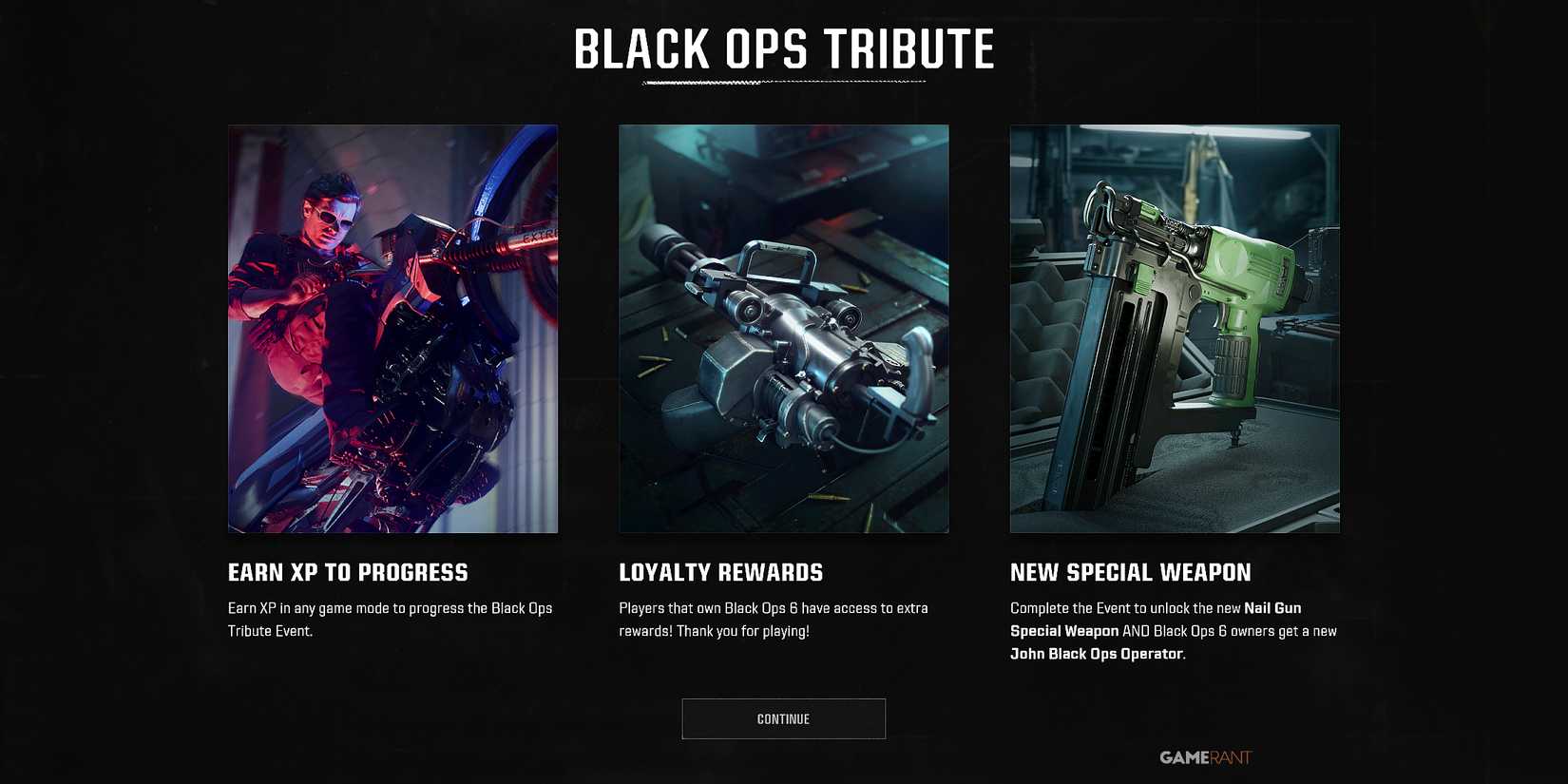Click the GAMERANT watermark logo
Screen dimensions: 1568x784
tap(1206, 757)
